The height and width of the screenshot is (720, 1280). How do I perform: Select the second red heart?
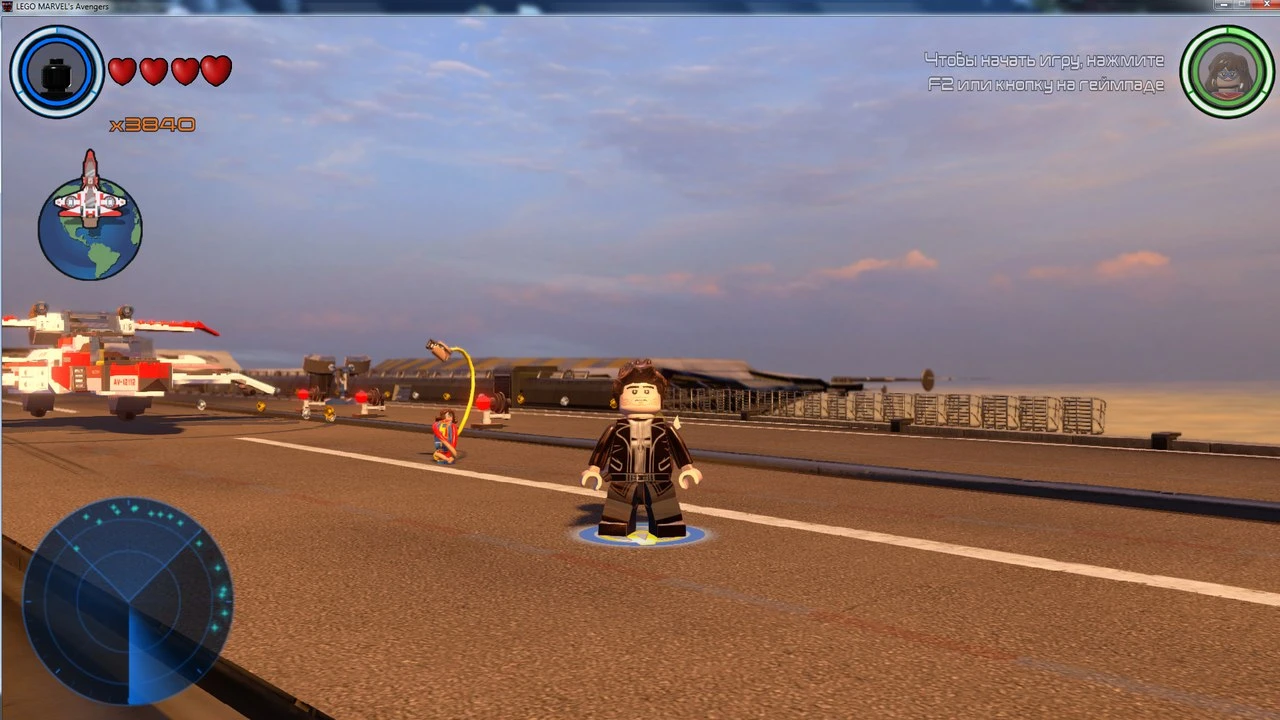click(153, 70)
